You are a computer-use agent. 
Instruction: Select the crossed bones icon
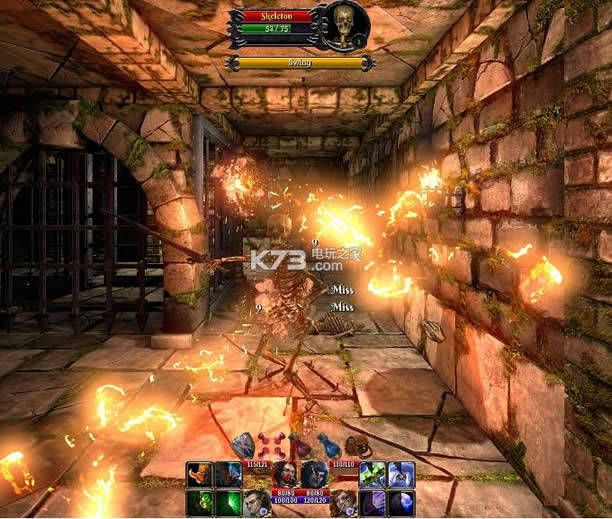click(x=267, y=446)
